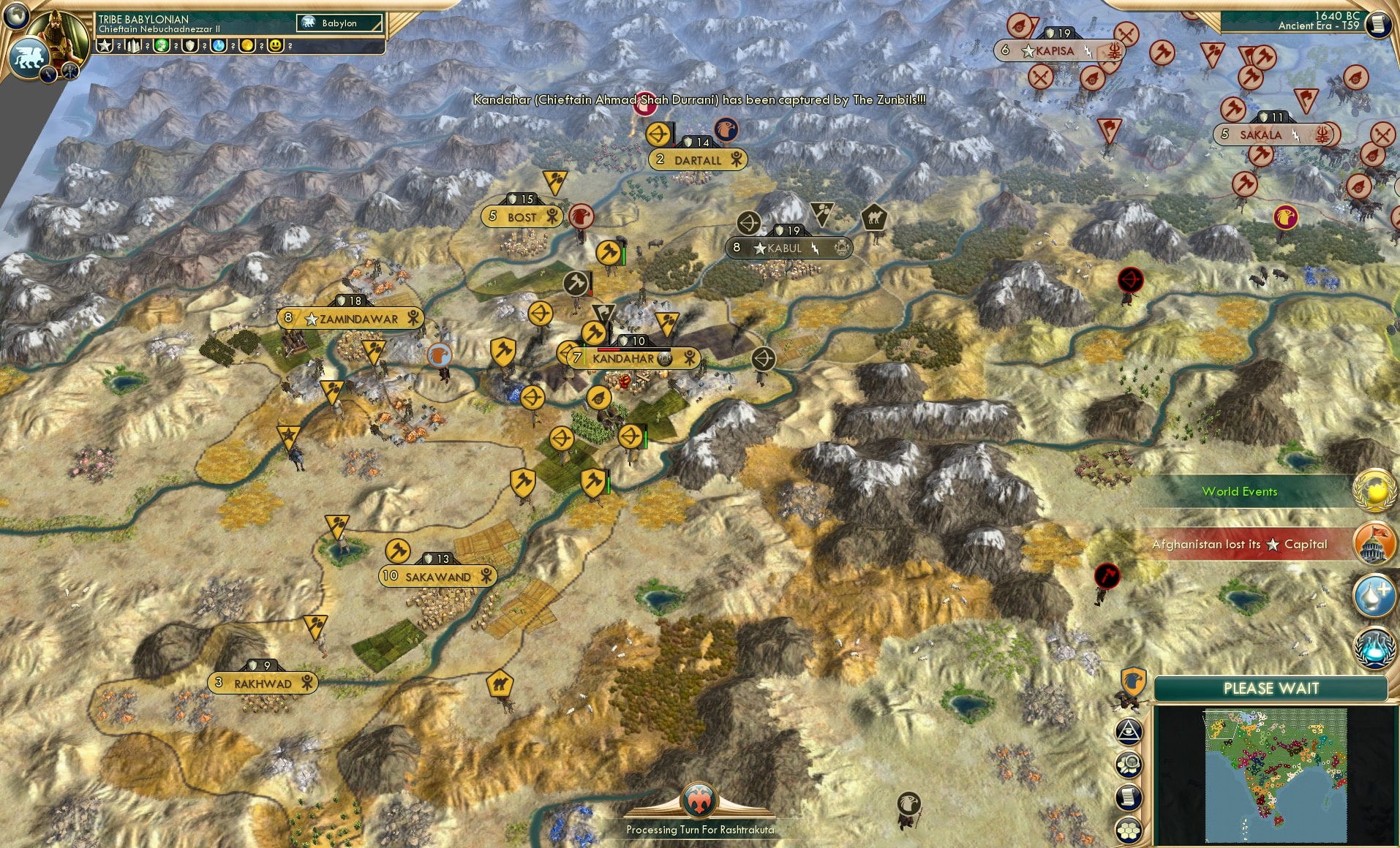This screenshot has width=1400, height=848.
Task: Open the Babylon city banner dropdown
Action: coord(339,23)
